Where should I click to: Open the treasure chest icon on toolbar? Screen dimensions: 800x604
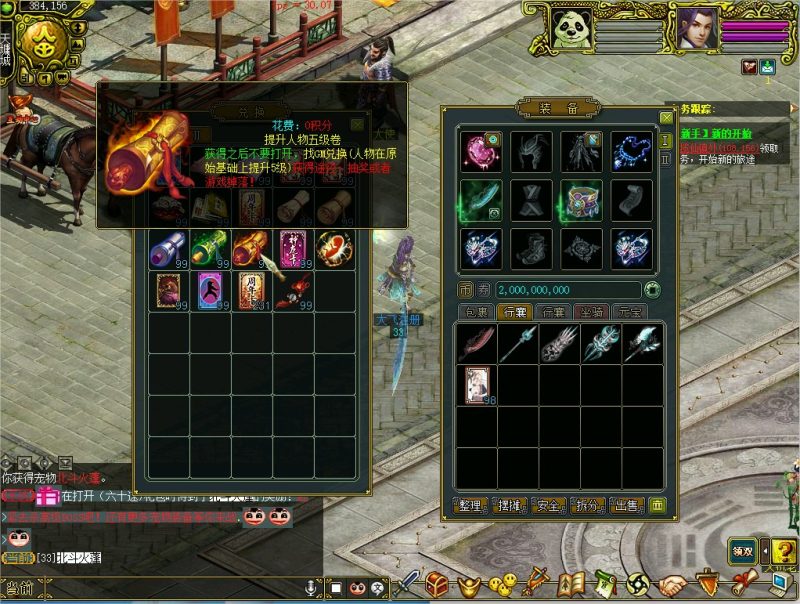[x=437, y=583]
